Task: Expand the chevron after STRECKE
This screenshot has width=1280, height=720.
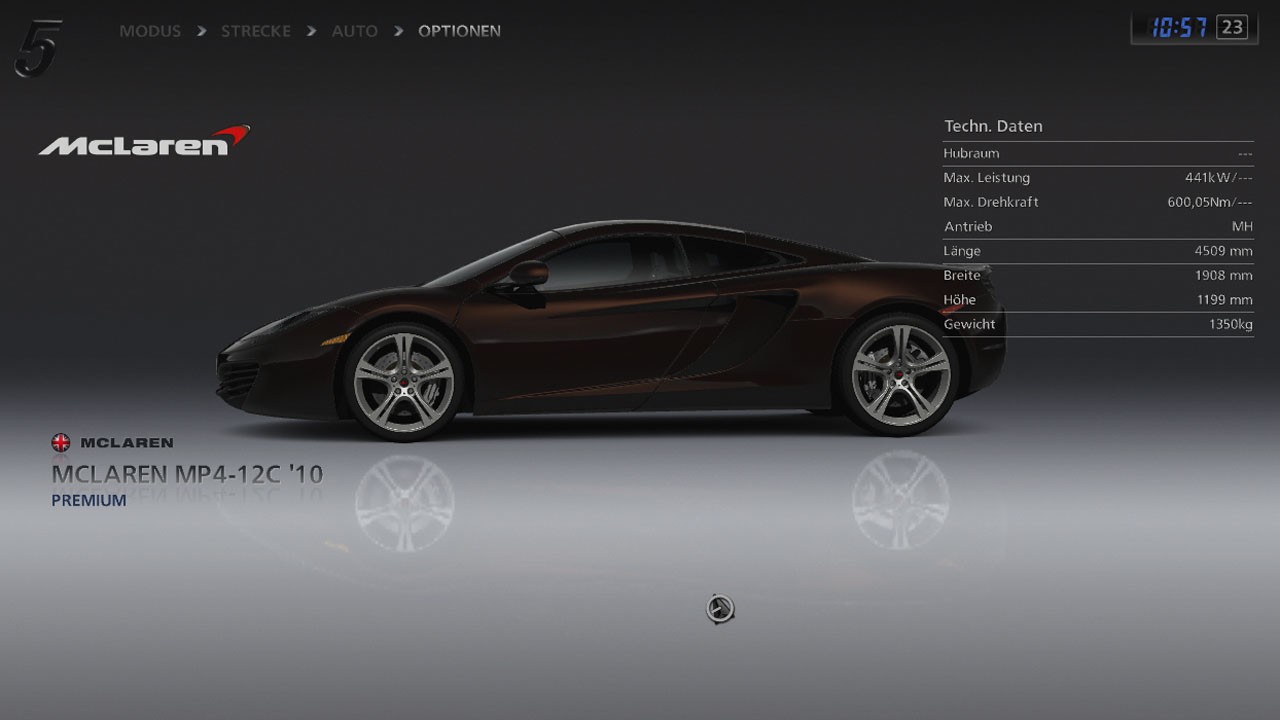Action: point(310,31)
